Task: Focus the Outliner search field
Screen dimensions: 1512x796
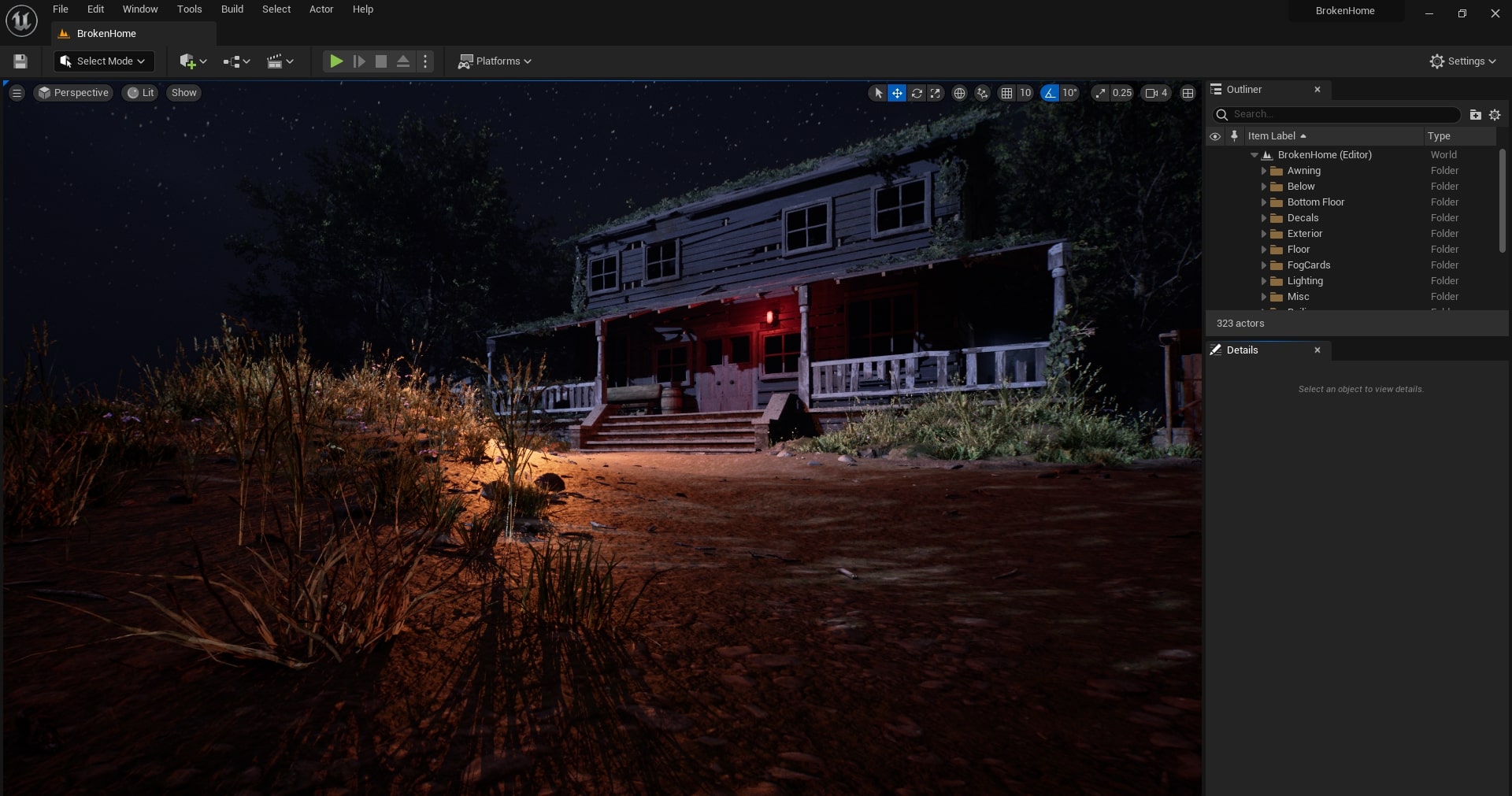Action: [x=1343, y=115]
